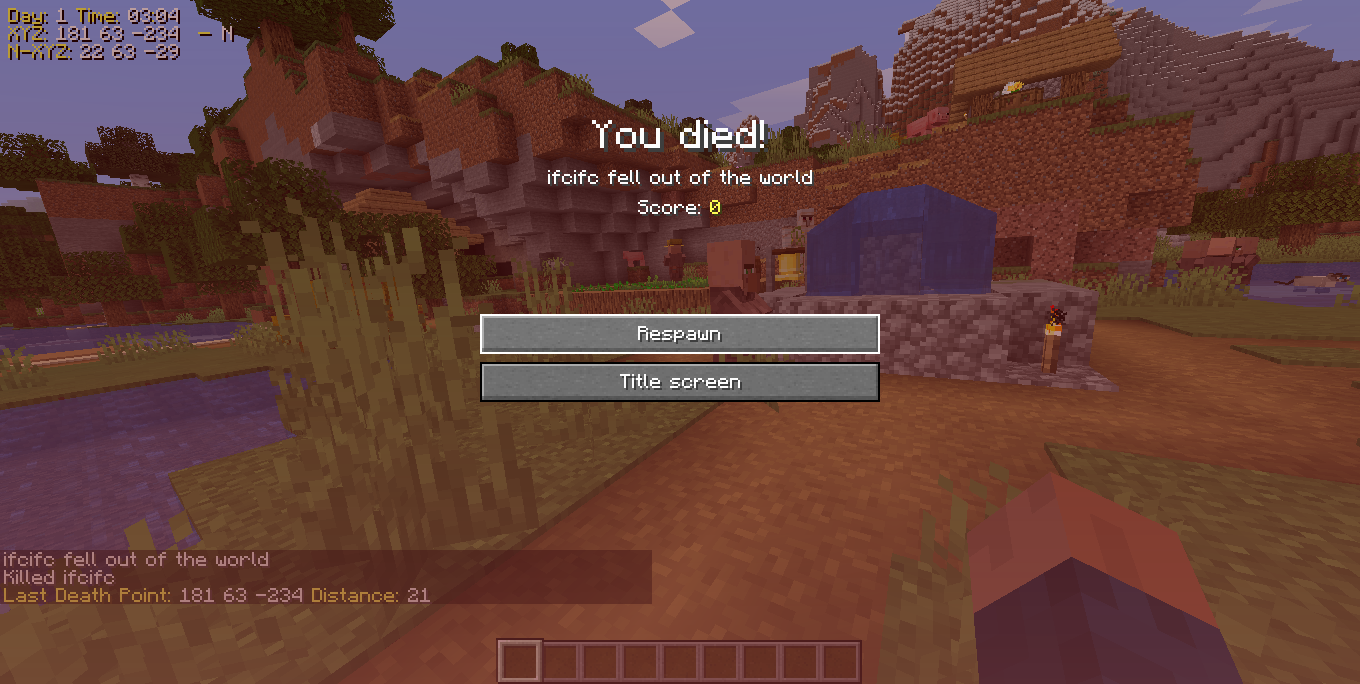1360x684 pixels.
Task: Return to the Title screen
Action: [x=679, y=382]
